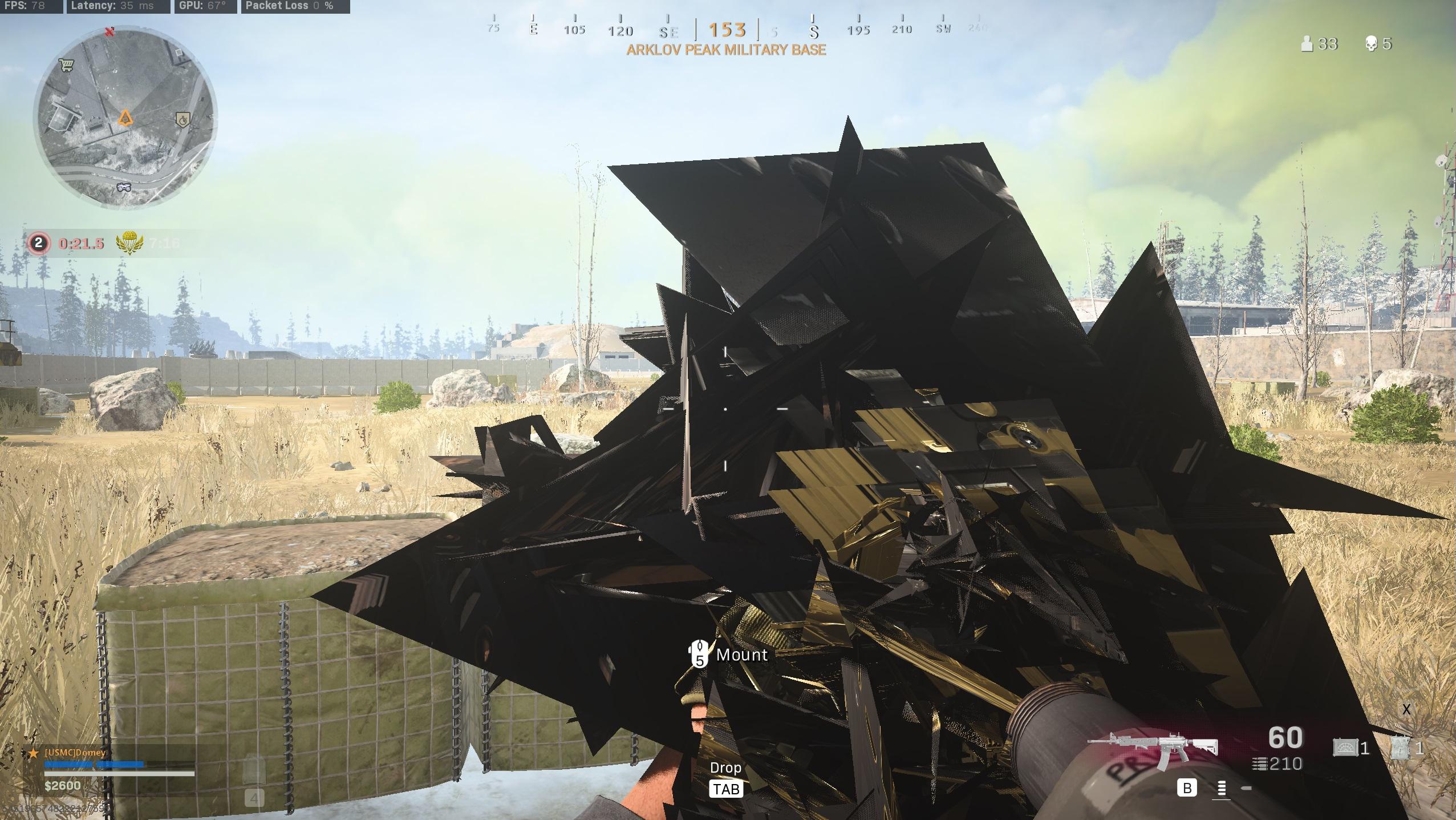Click the blue health bar under player name

pos(94,764)
